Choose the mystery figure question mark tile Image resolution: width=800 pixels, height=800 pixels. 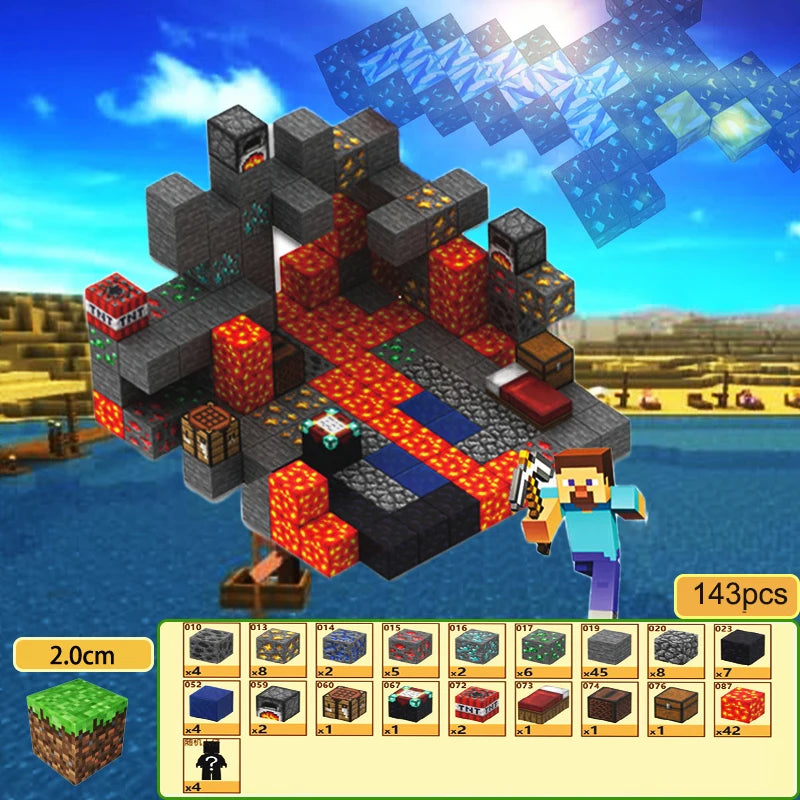click(x=212, y=765)
